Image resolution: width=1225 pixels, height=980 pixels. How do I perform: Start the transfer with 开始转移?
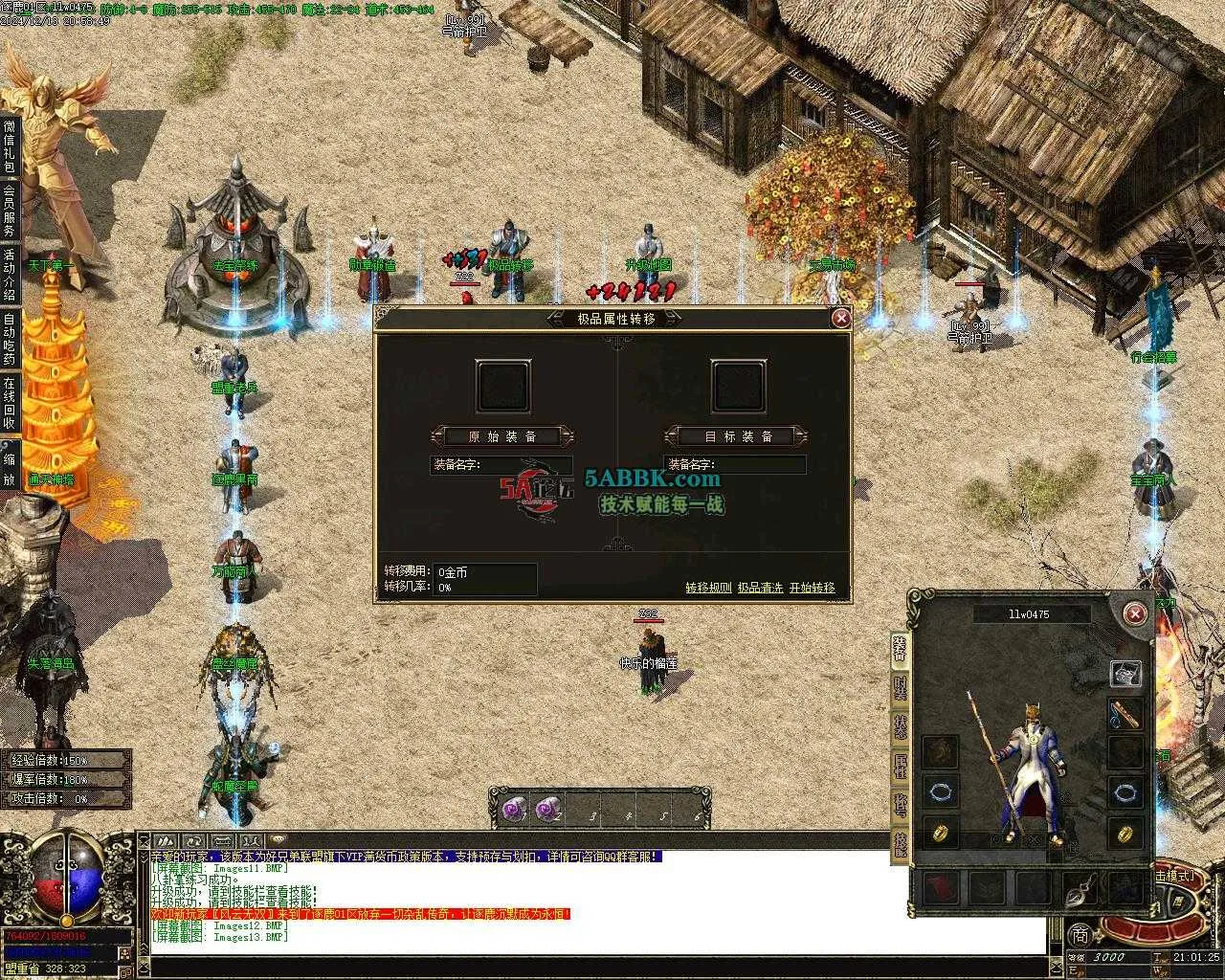tap(812, 588)
